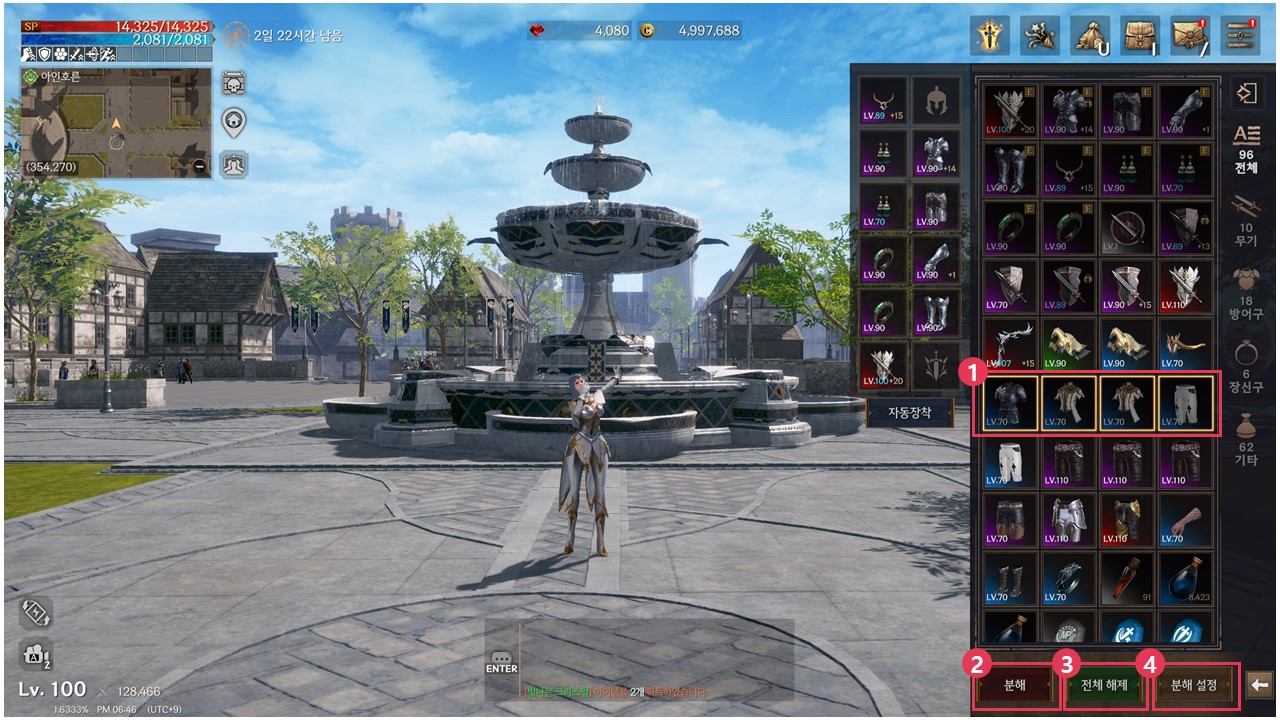Viewport: 1280px width, 720px height.
Task: Select the 전체 (all items) tab
Action: pyautogui.click(x=1245, y=148)
